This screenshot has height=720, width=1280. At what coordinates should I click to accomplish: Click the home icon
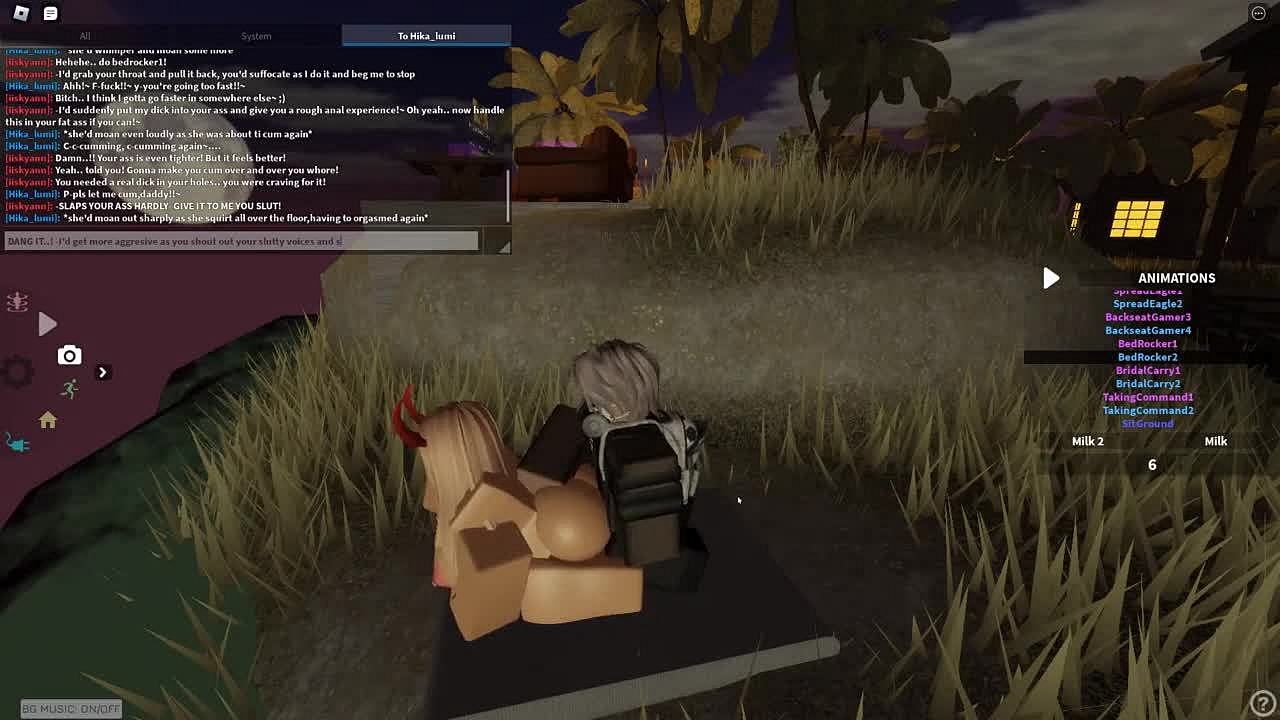[x=48, y=421]
